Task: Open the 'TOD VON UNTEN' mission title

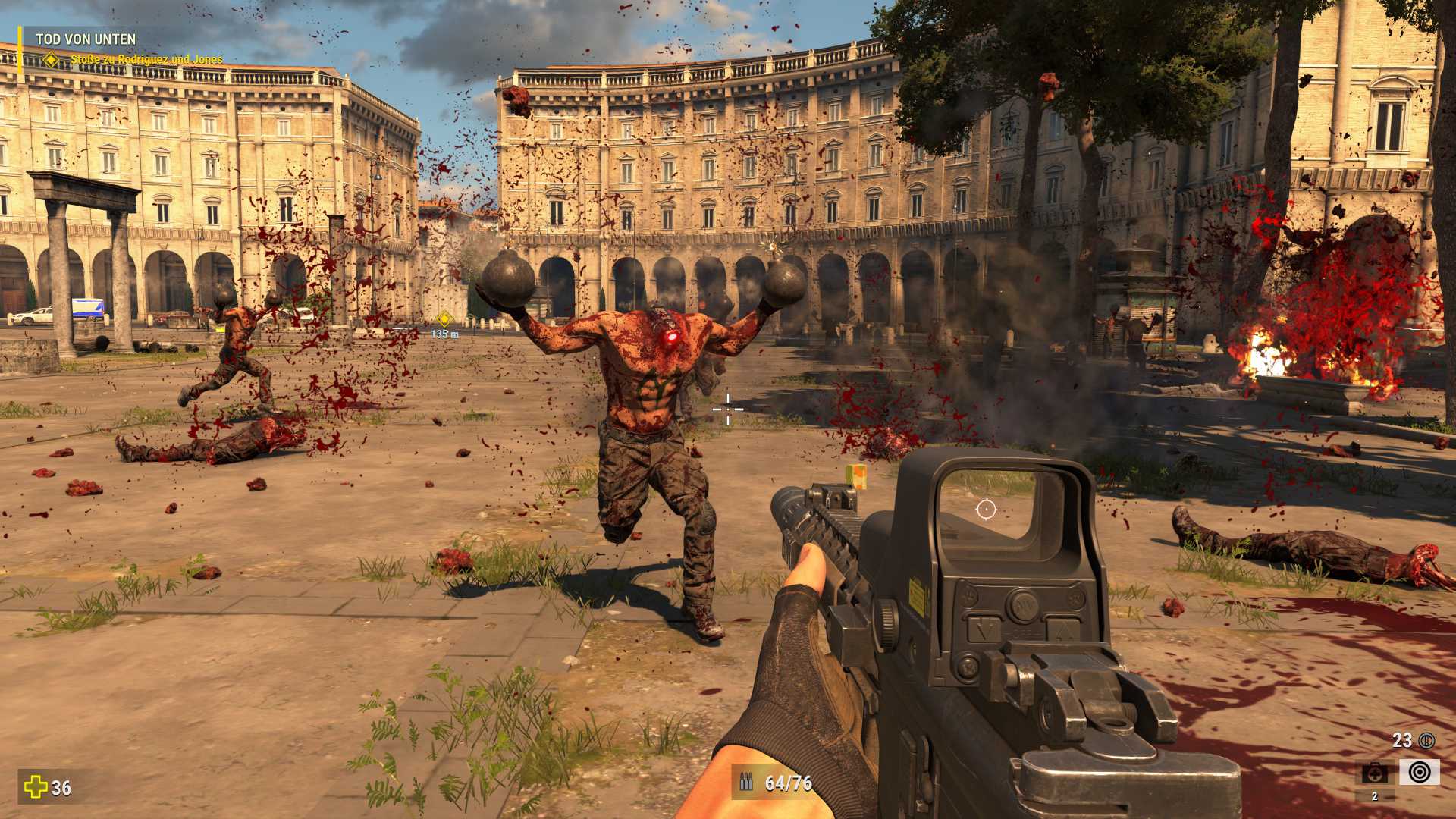Action: click(x=86, y=39)
